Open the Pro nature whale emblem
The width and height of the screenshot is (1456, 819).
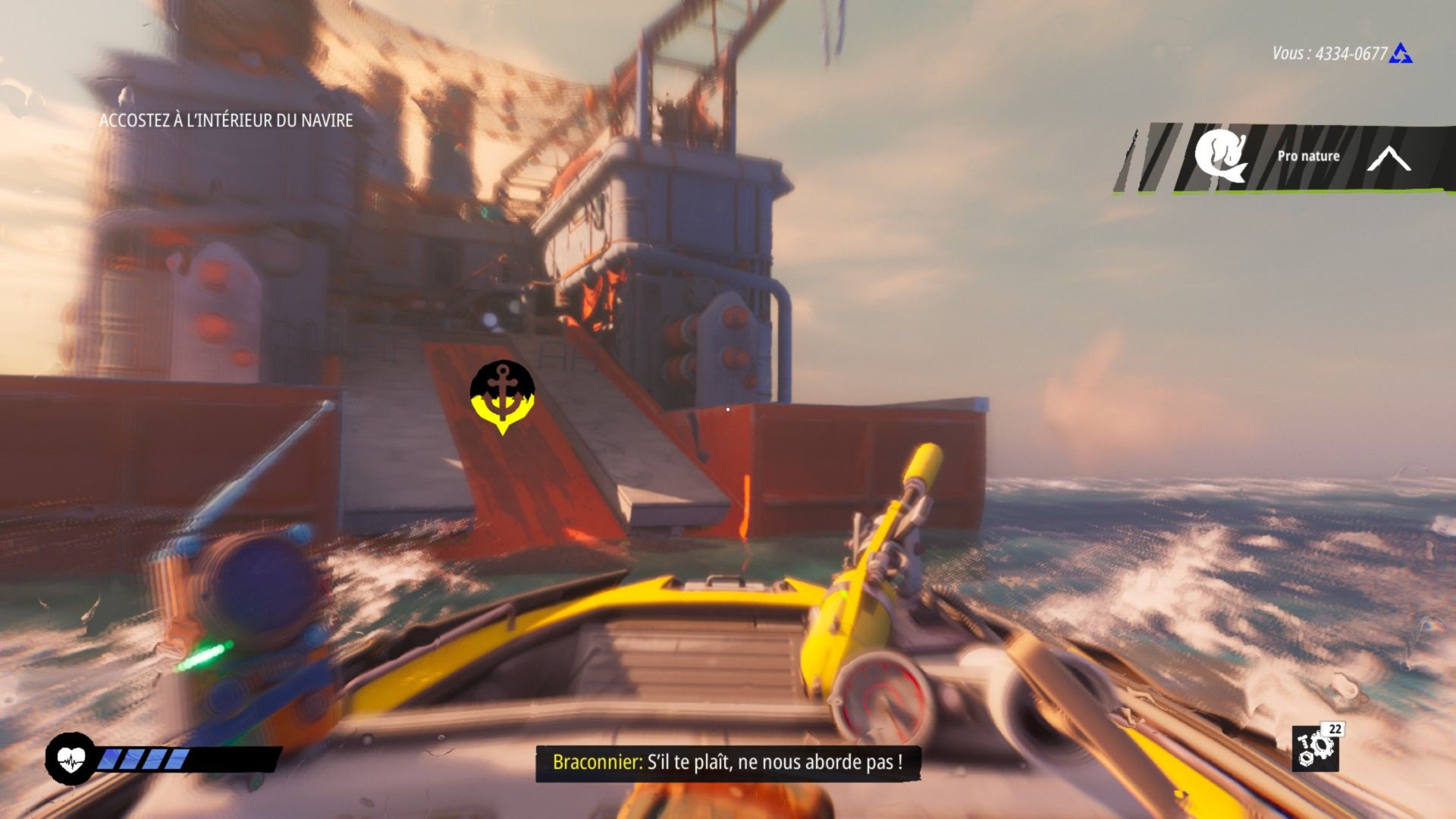tap(1220, 156)
